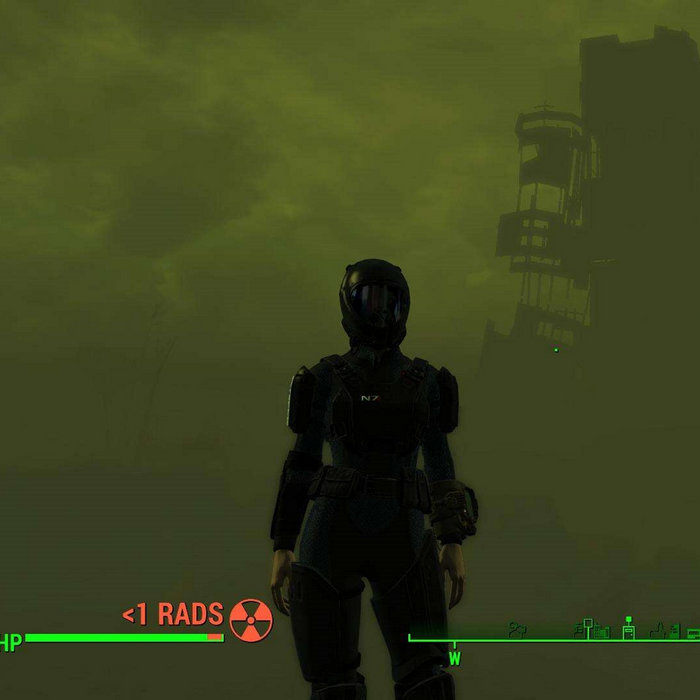Image resolution: width=700 pixels, height=700 pixels.
Task: Click the W heading on the compass
Action: pyautogui.click(x=454, y=659)
